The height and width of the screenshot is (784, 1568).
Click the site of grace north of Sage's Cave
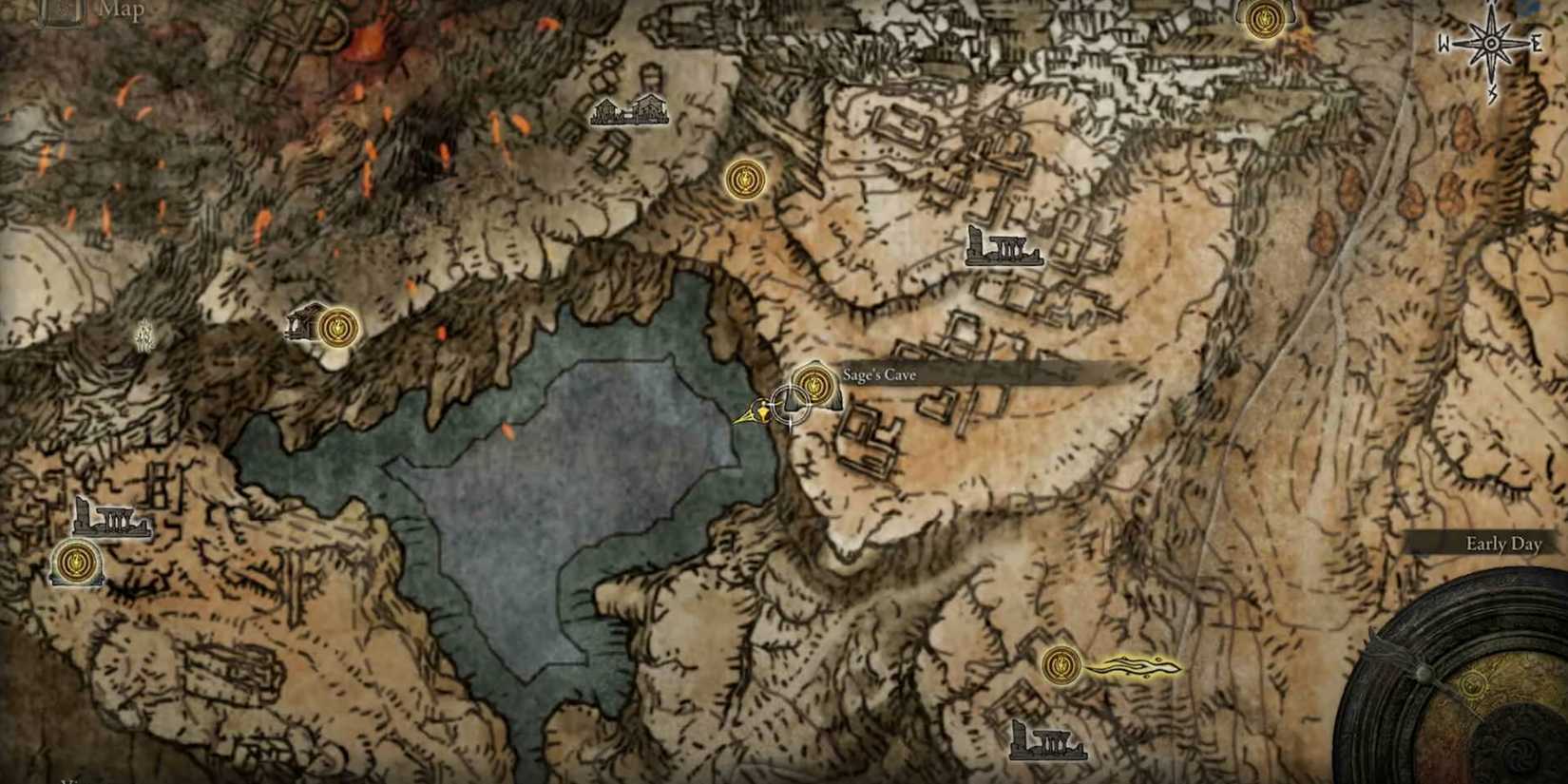[x=745, y=180]
